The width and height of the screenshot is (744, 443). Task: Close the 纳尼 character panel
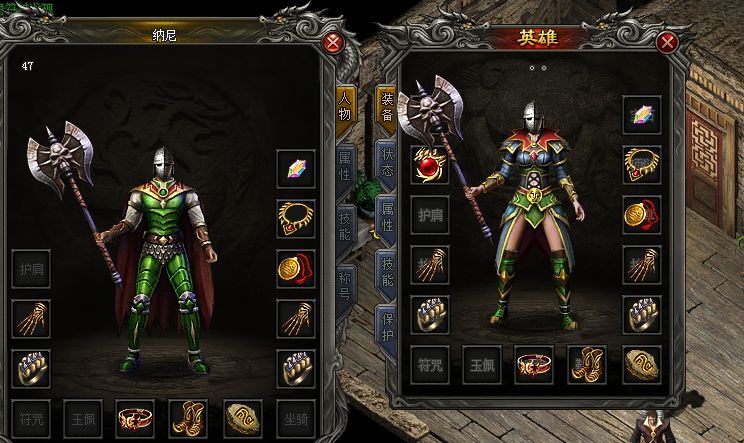tap(334, 43)
